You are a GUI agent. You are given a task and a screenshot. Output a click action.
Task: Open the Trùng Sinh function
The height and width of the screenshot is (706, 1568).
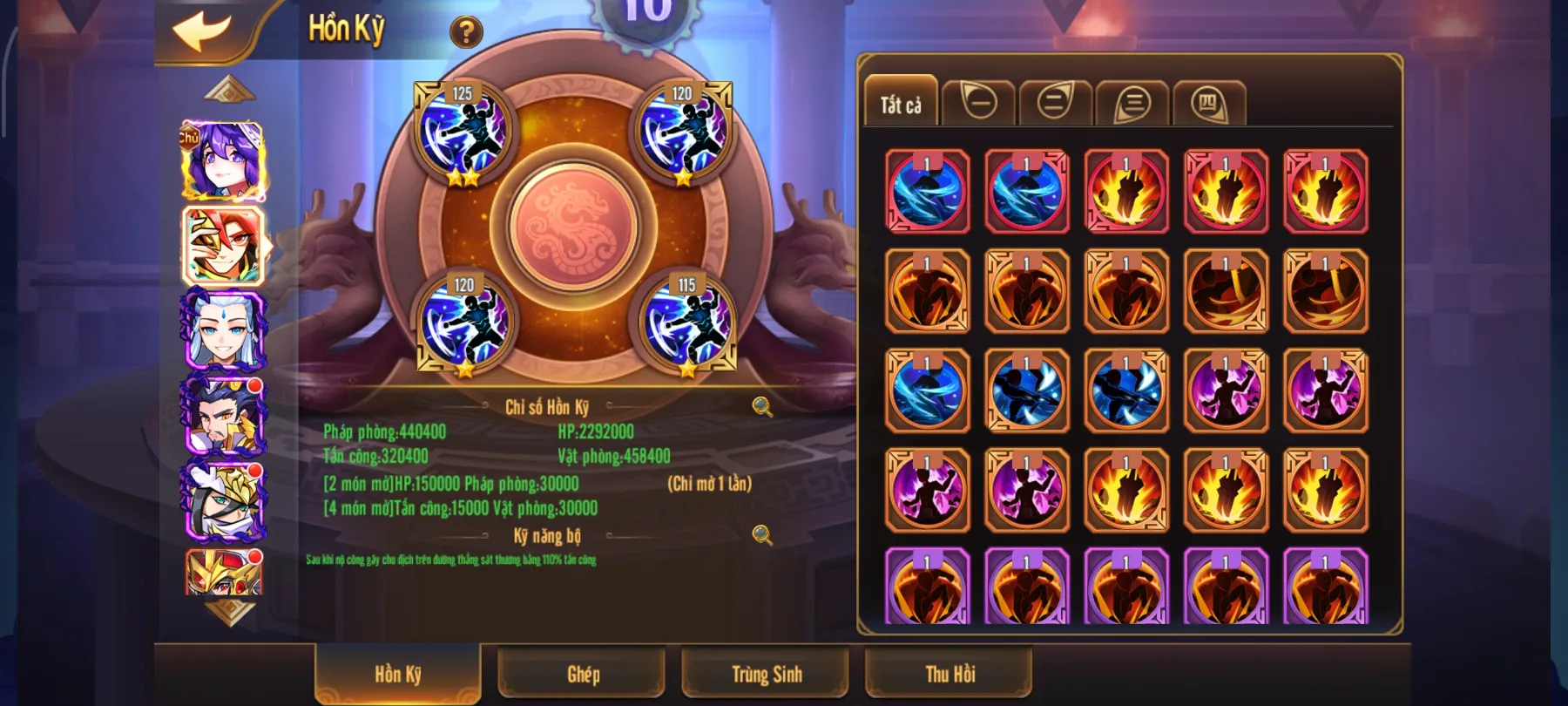(765, 673)
